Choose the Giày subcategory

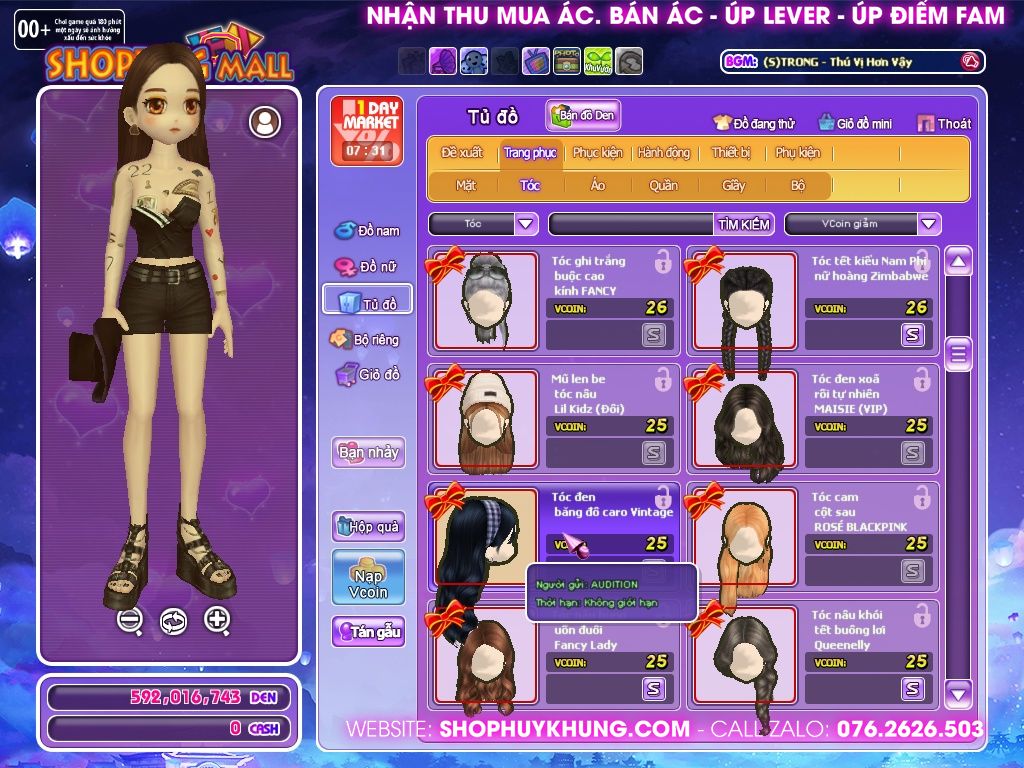(734, 185)
